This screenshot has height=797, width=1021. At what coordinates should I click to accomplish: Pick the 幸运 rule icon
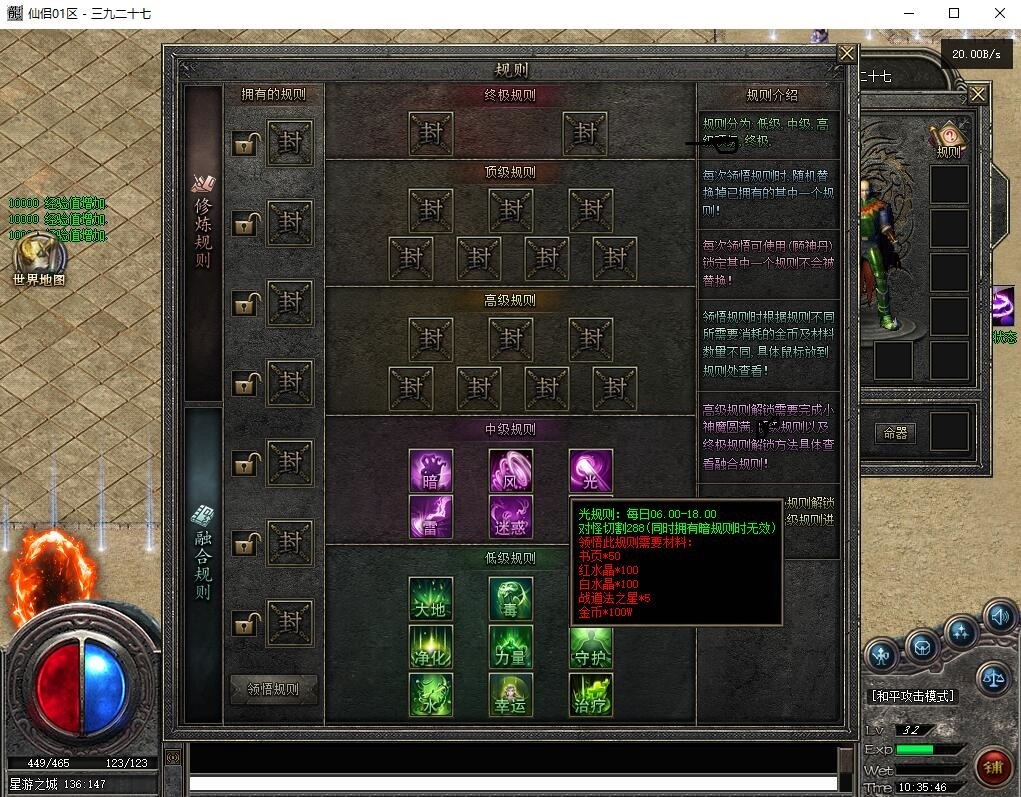pos(510,694)
